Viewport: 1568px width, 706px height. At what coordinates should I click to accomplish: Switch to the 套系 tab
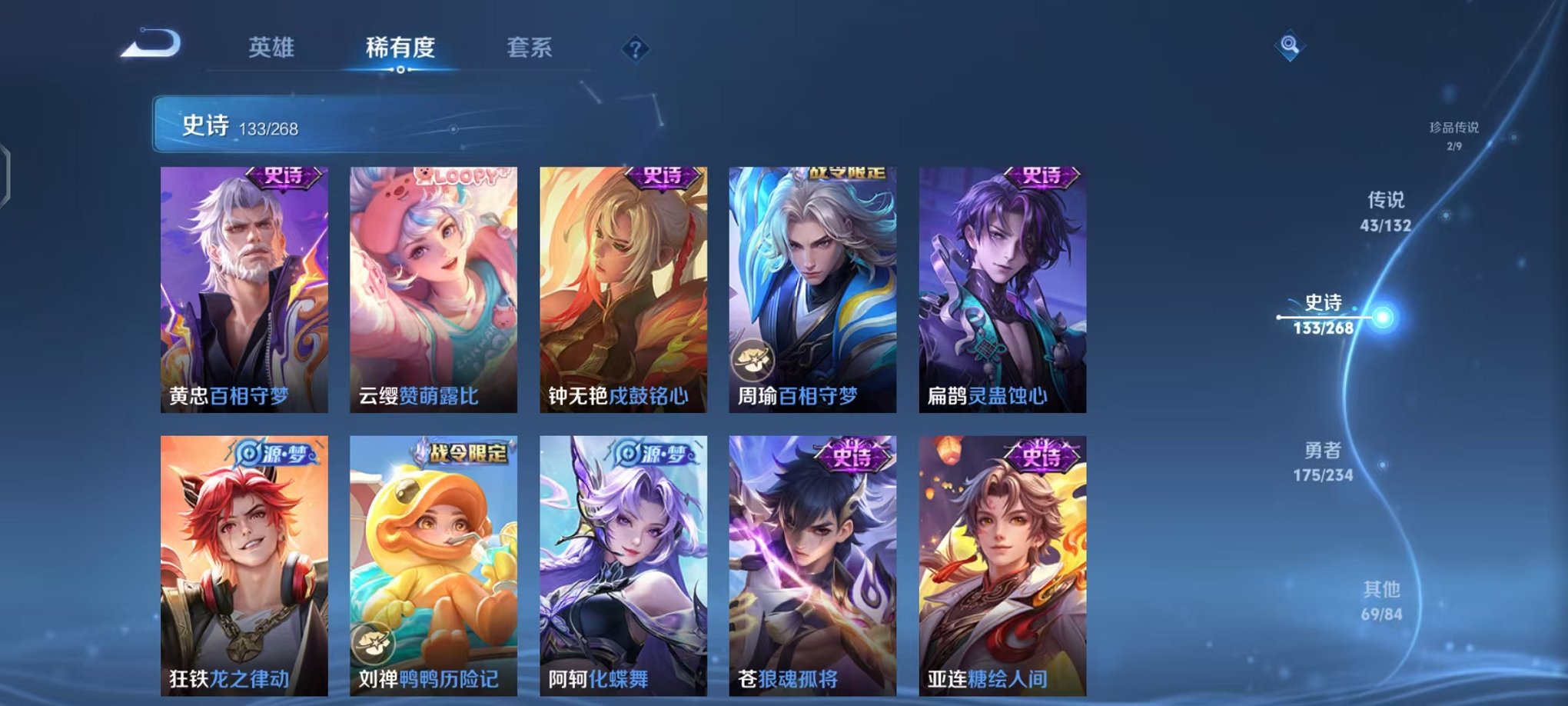pyautogui.click(x=536, y=46)
